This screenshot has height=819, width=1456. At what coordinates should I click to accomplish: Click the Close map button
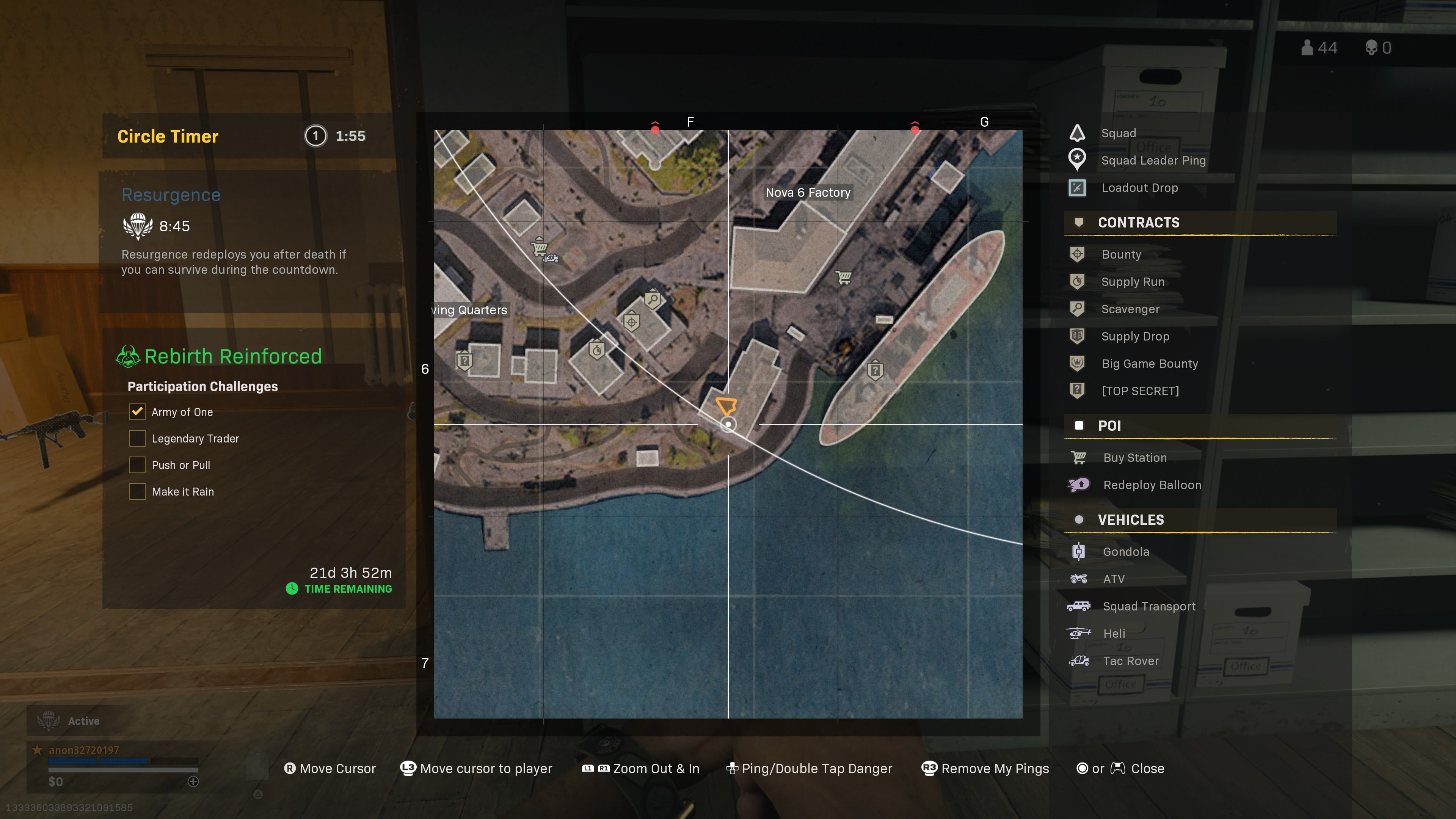pyautogui.click(x=1148, y=768)
